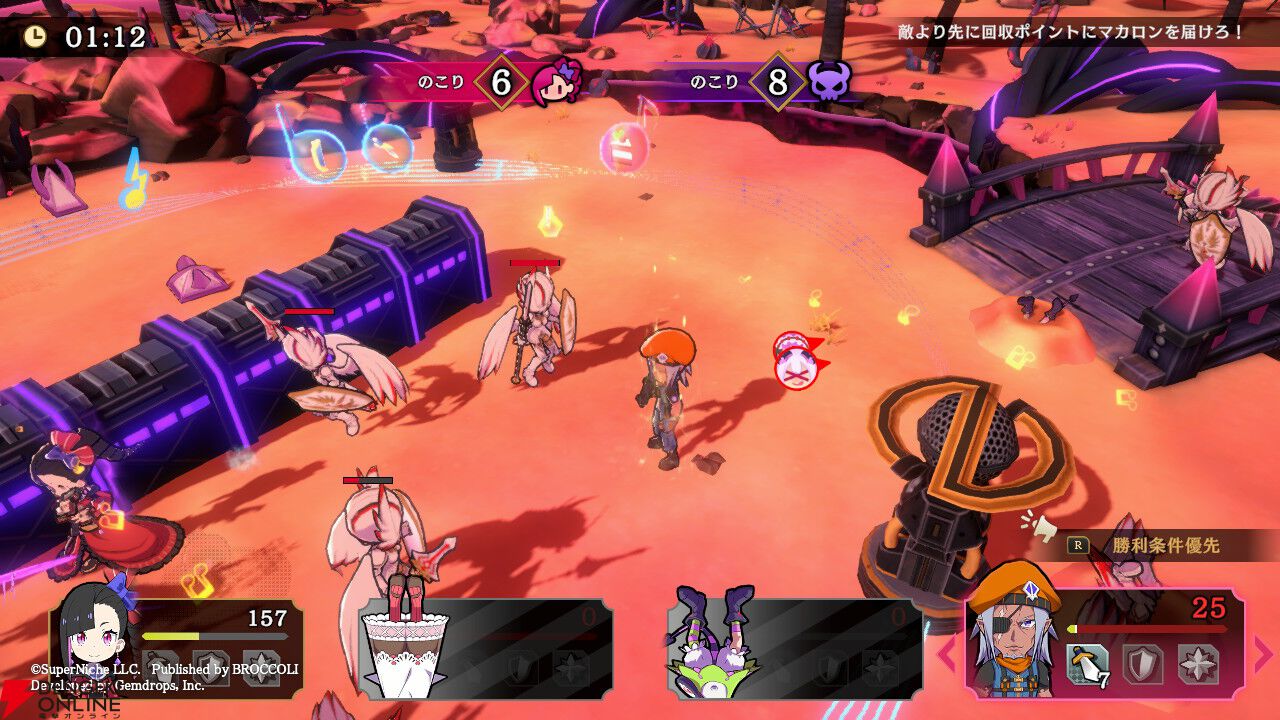Click the star burst icon in the eyepatch character's panel
The height and width of the screenshot is (720, 1280).
click(x=1196, y=663)
